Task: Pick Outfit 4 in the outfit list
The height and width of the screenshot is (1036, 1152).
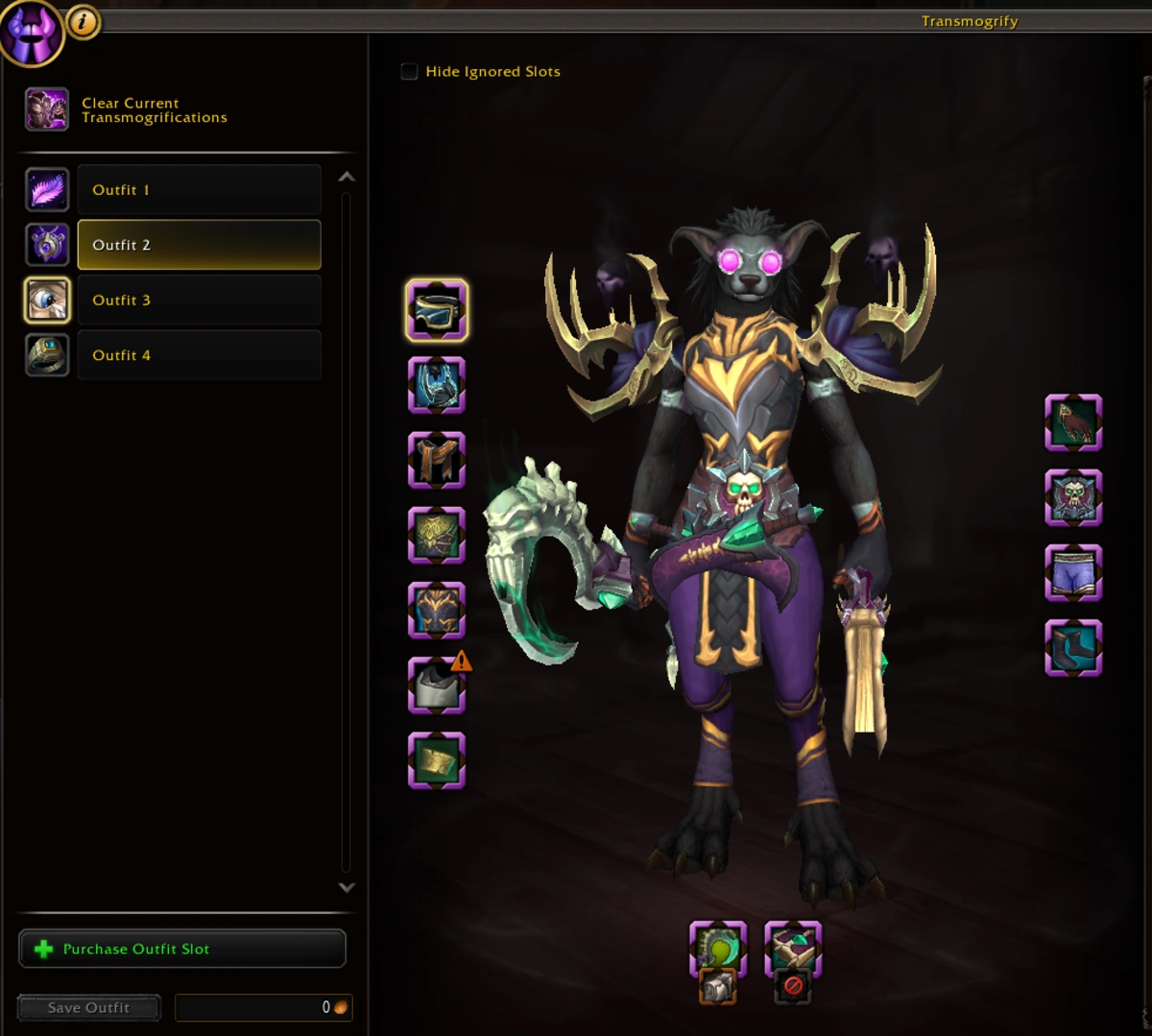Action: click(x=199, y=355)
